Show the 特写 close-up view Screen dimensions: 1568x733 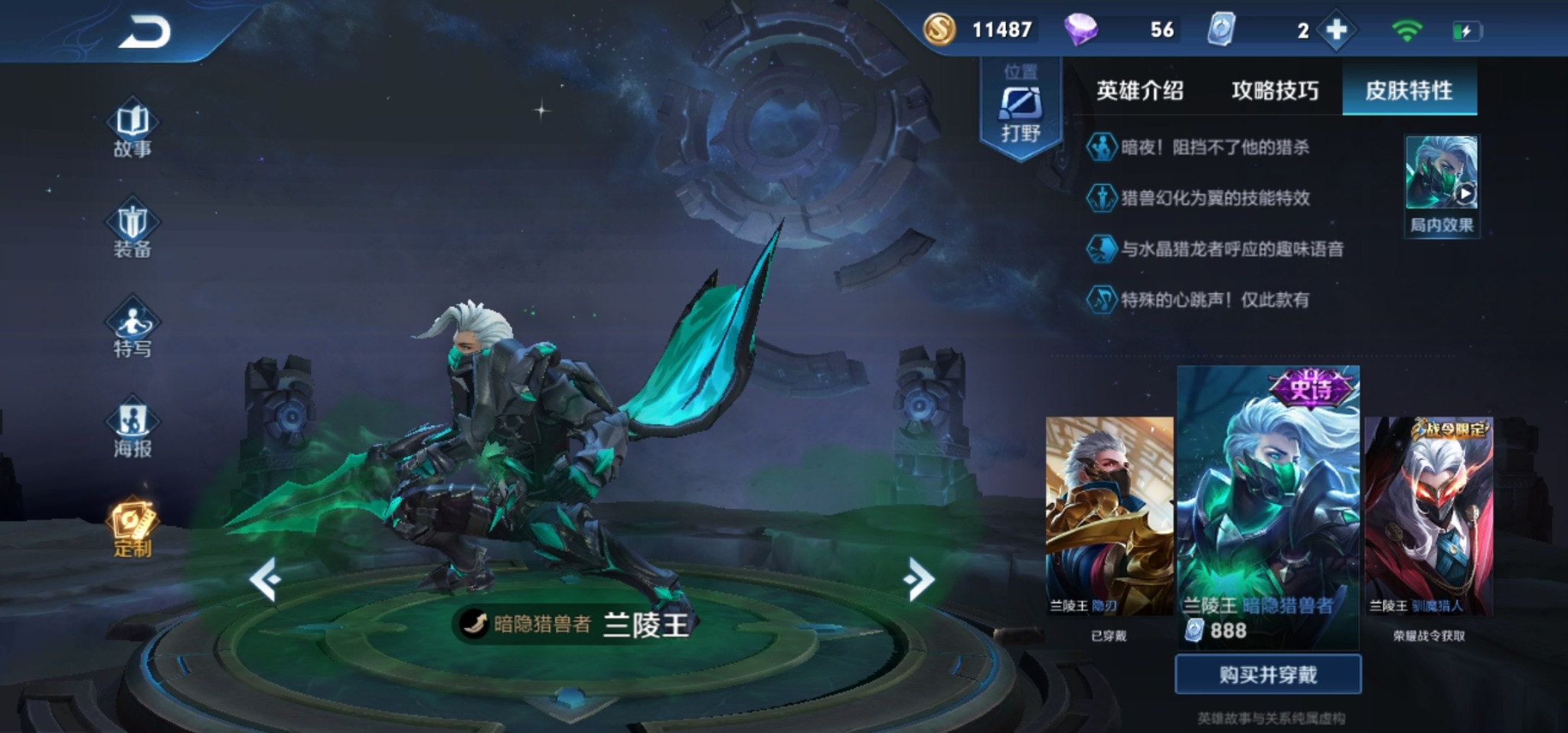132,329
